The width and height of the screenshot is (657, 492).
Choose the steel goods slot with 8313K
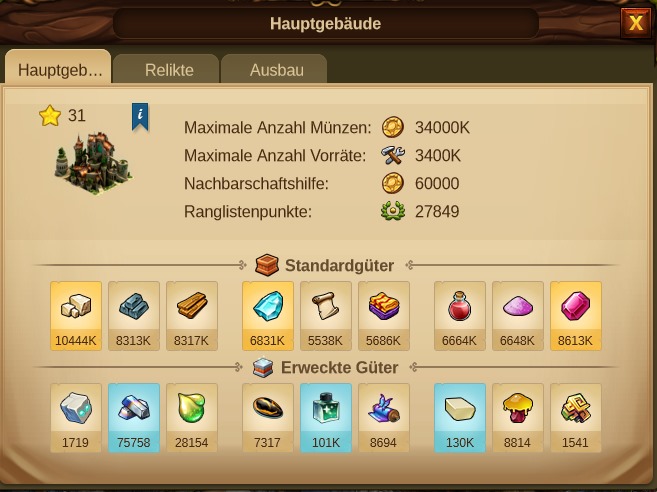[x=134, y=314]
